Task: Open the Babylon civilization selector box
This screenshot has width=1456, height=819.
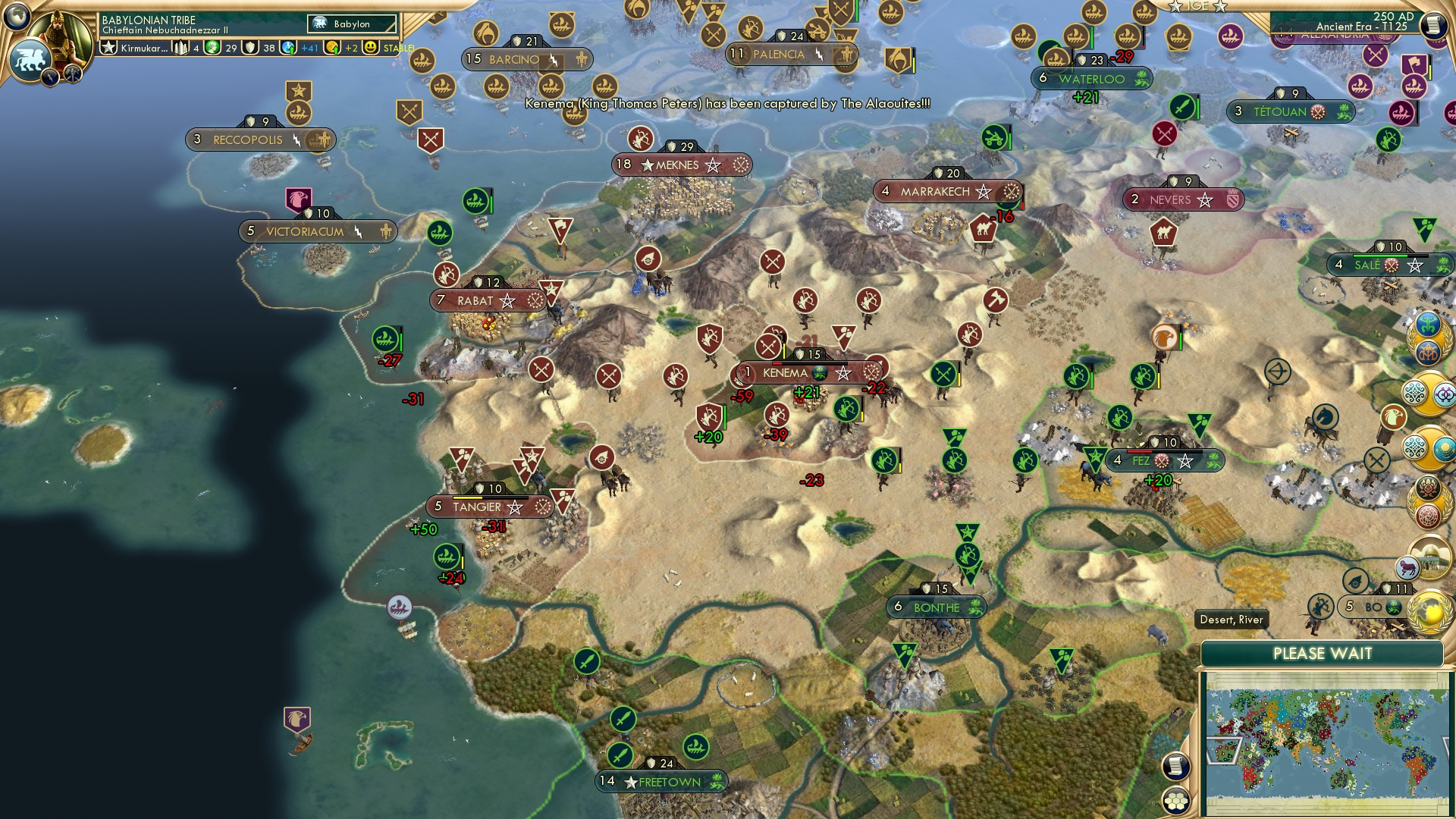Action: pyautogui.click(x=352, y=24)
